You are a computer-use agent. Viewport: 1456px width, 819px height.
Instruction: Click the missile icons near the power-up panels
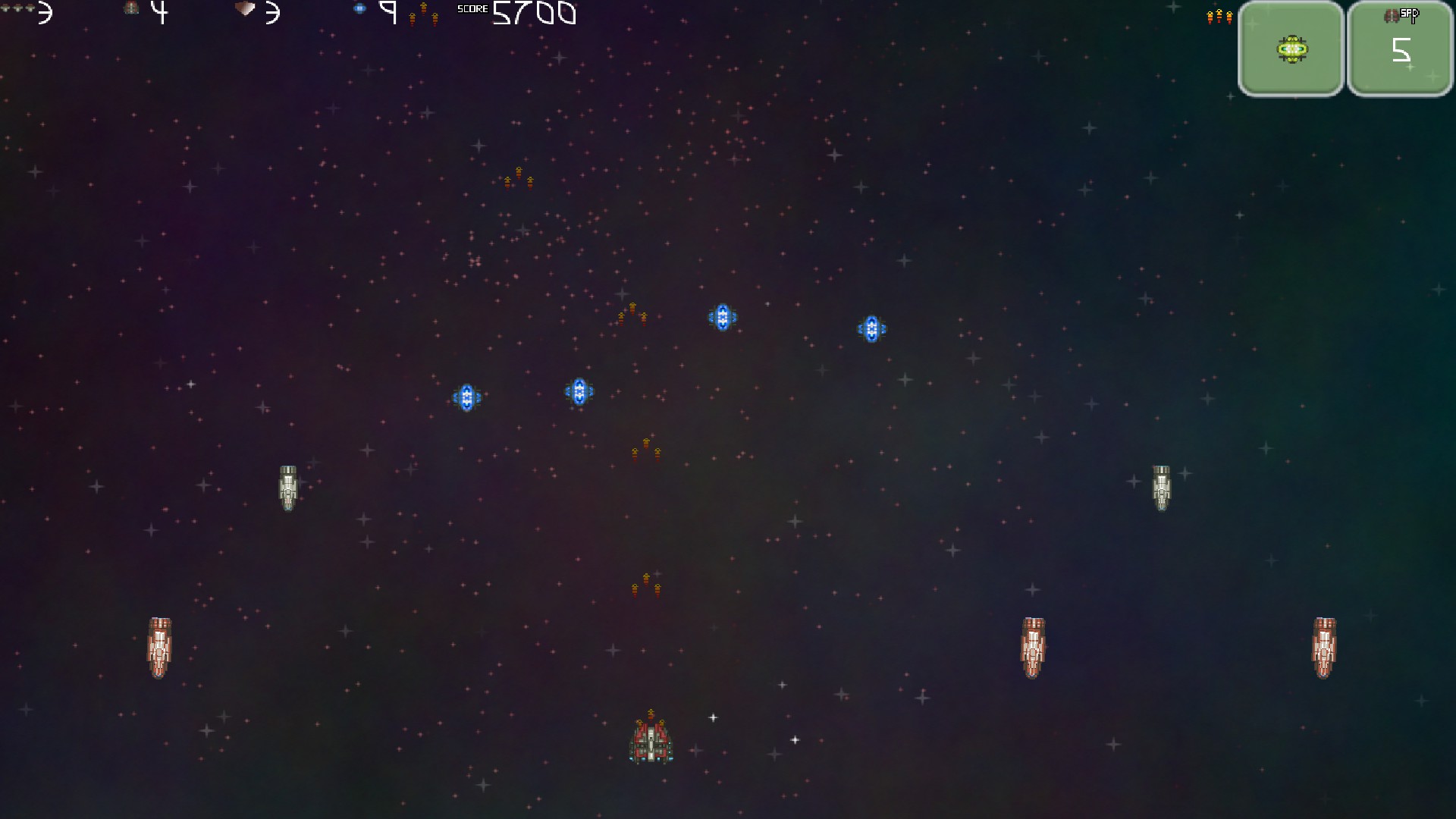click(x=1219, y=15)
